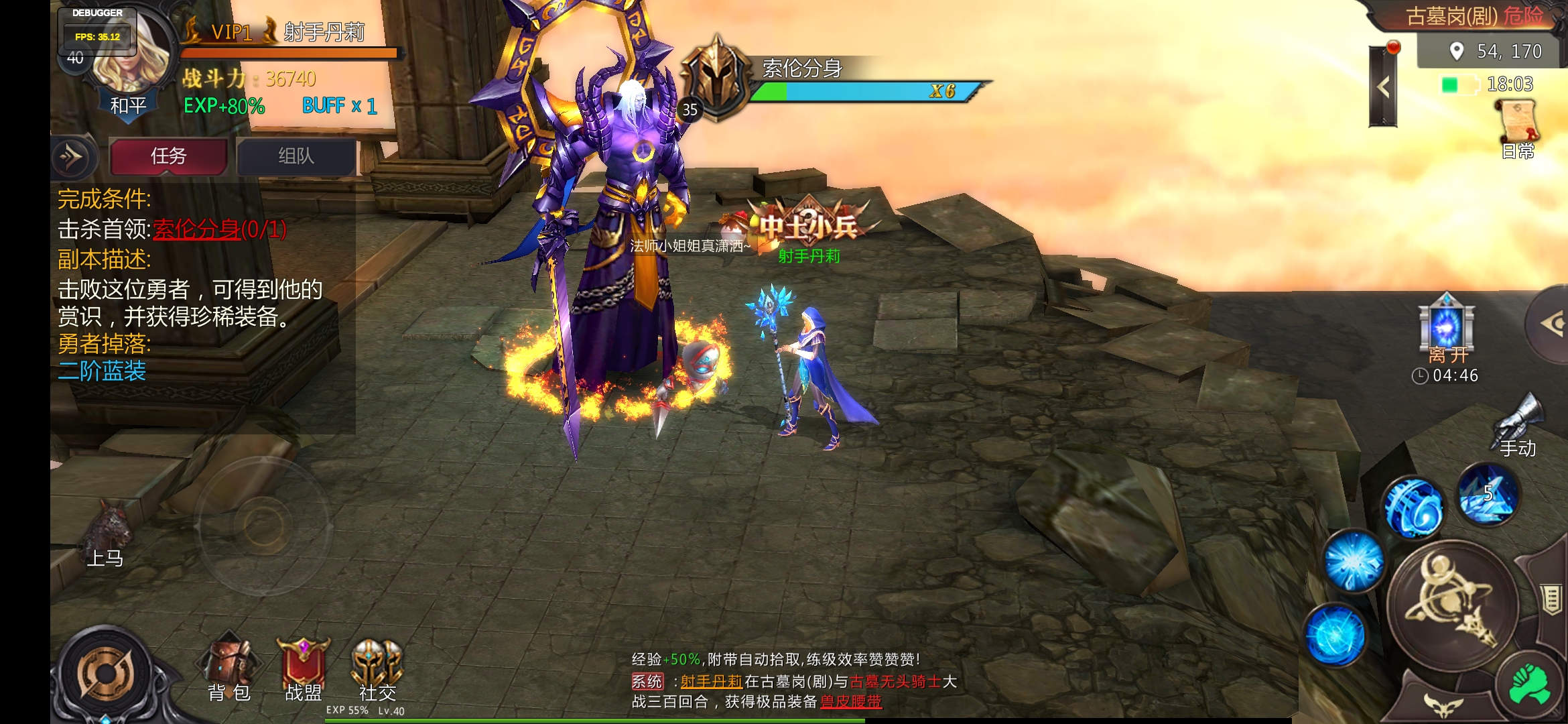1568x724 pixels.
Task: Expand the minimap panel arrow
Action: [x=1382, y=87]
